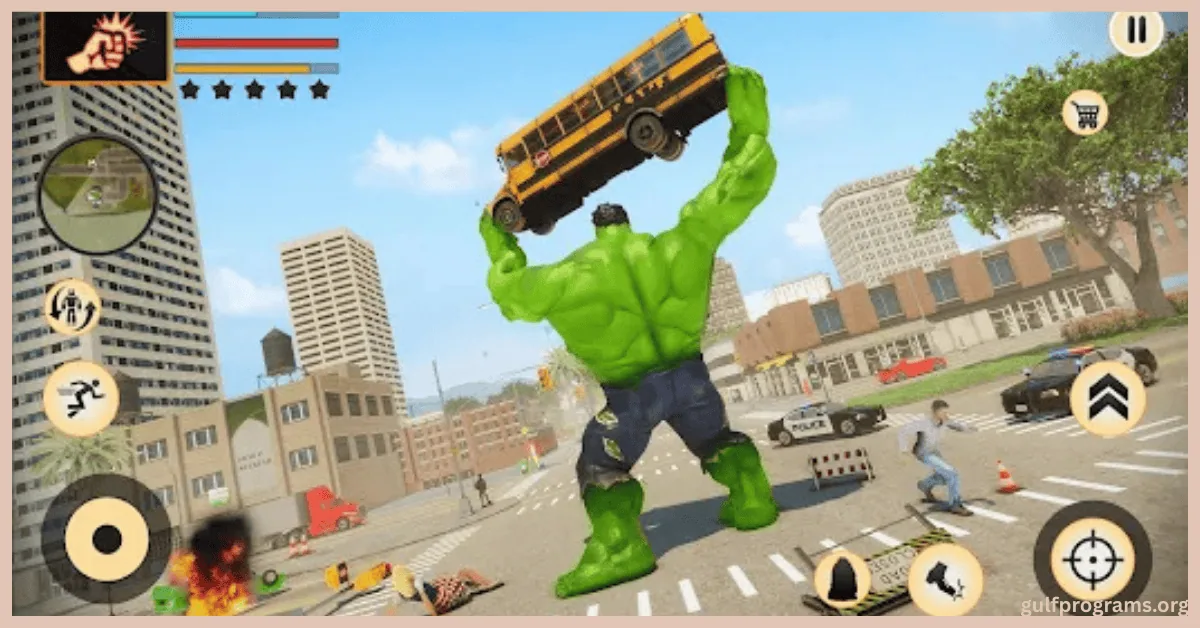This screenshot has height=628, width=1200.
Task: Open the circular minimap
Action: (x=97, y=193)
